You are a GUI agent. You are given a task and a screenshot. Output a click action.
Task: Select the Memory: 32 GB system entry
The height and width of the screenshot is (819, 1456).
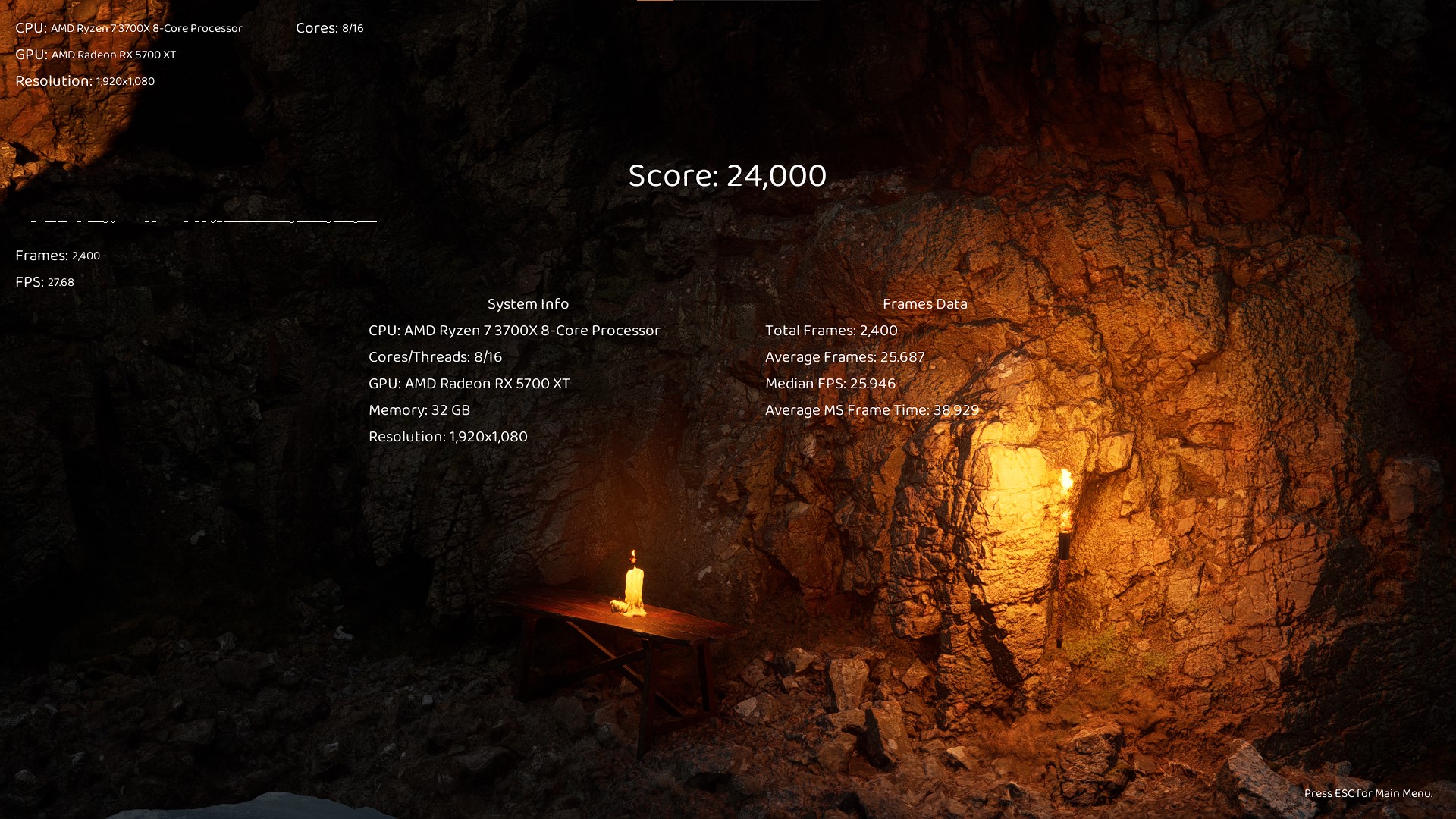coord(418,409)
